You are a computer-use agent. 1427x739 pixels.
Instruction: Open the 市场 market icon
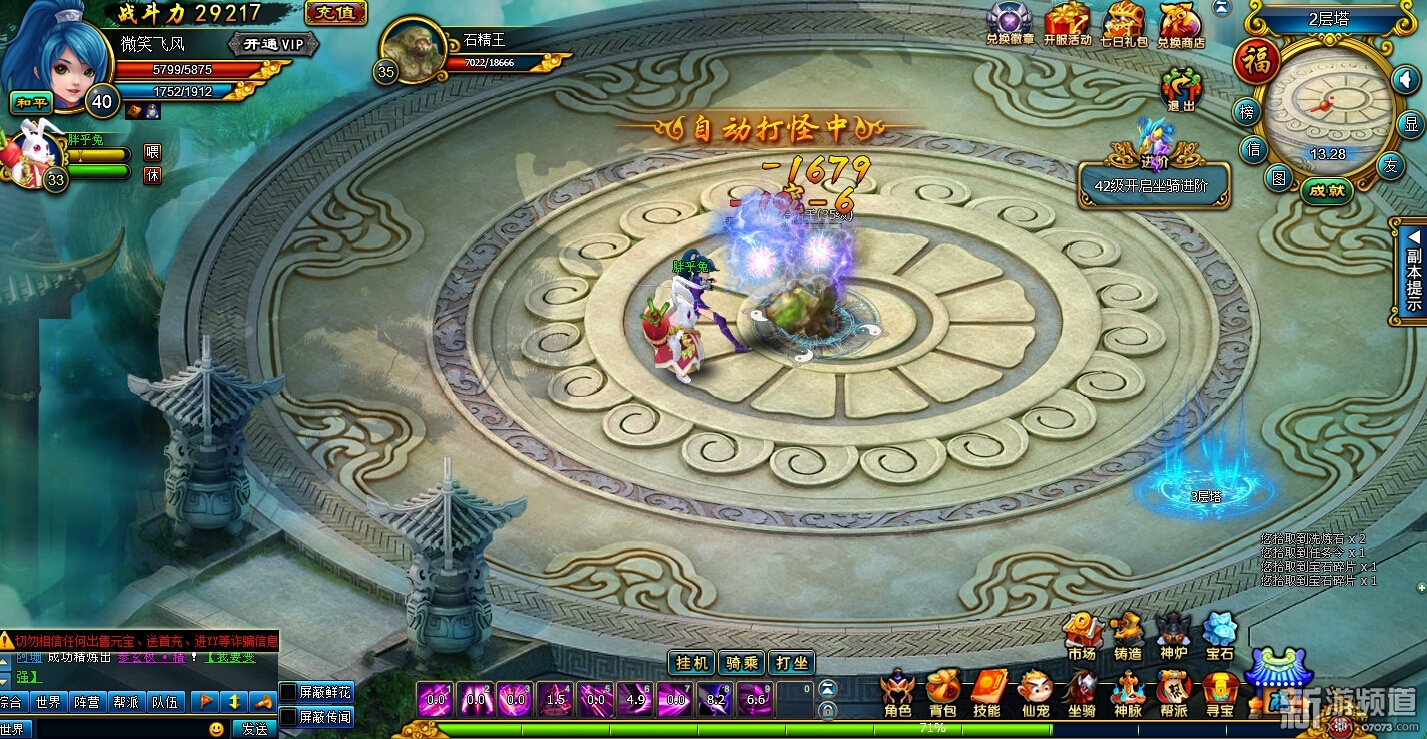[x=1081, y=636]
